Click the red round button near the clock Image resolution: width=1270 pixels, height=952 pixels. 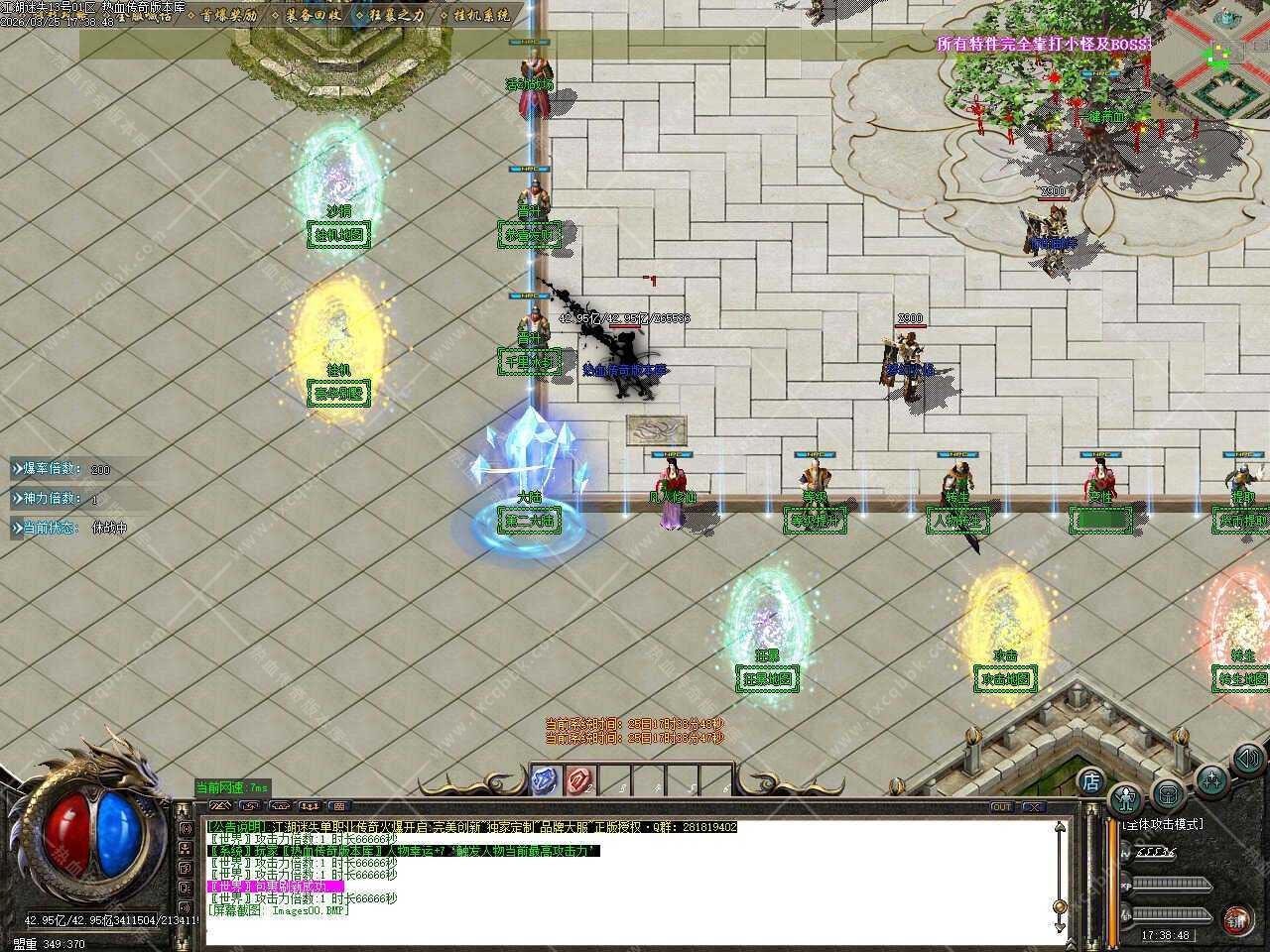(x=1236, y=918)
